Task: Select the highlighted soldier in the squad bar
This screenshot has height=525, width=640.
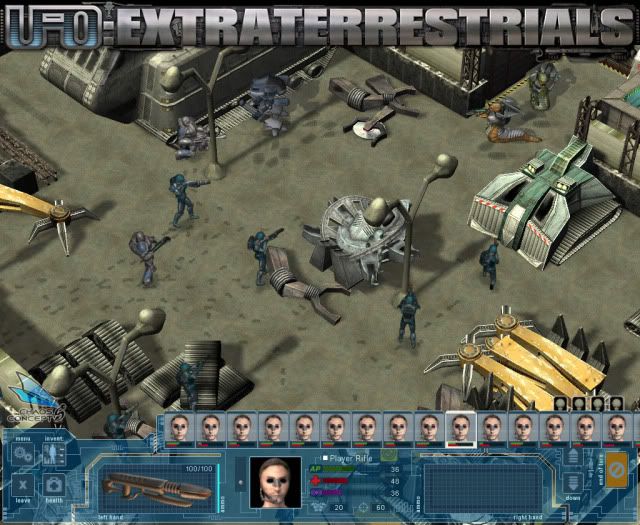Action: click(x=459, y=428)
